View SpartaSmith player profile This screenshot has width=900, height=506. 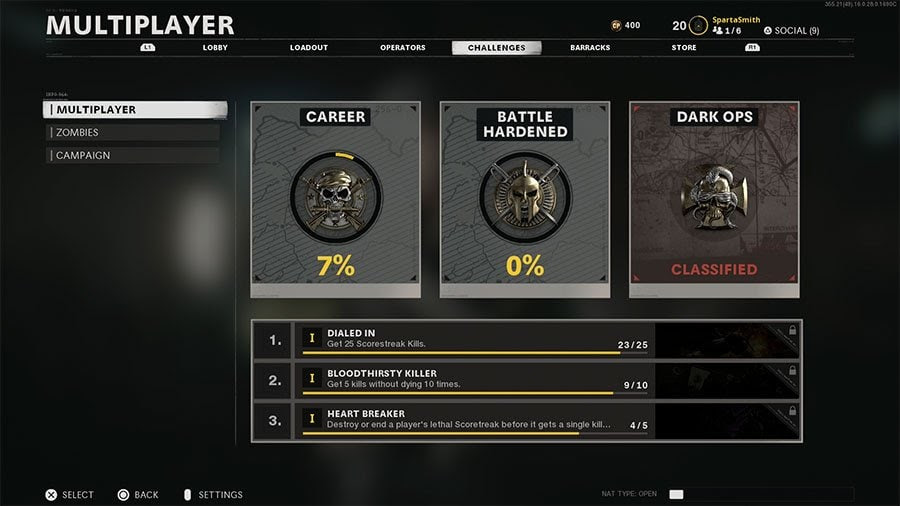[x=735, y=20]
